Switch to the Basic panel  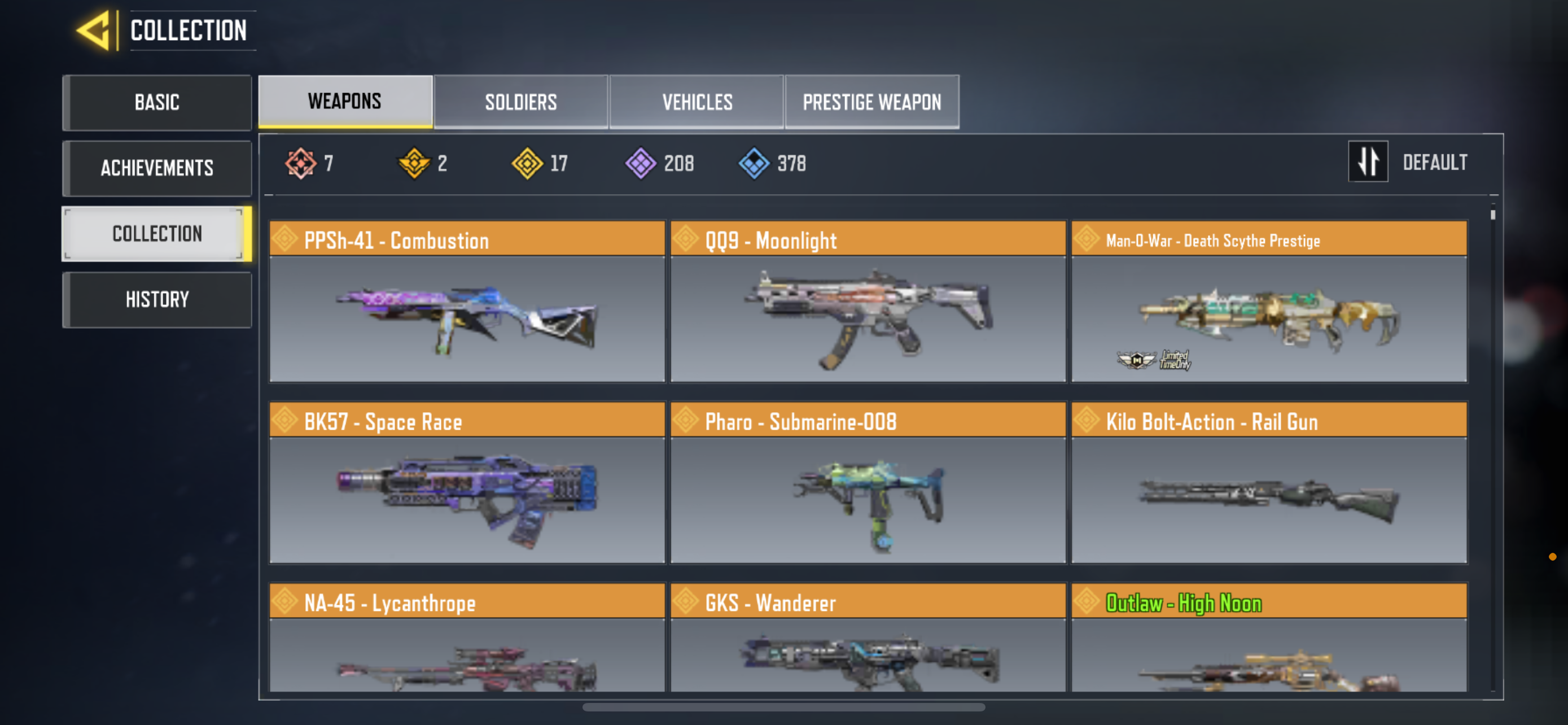[x=157, y=102]
